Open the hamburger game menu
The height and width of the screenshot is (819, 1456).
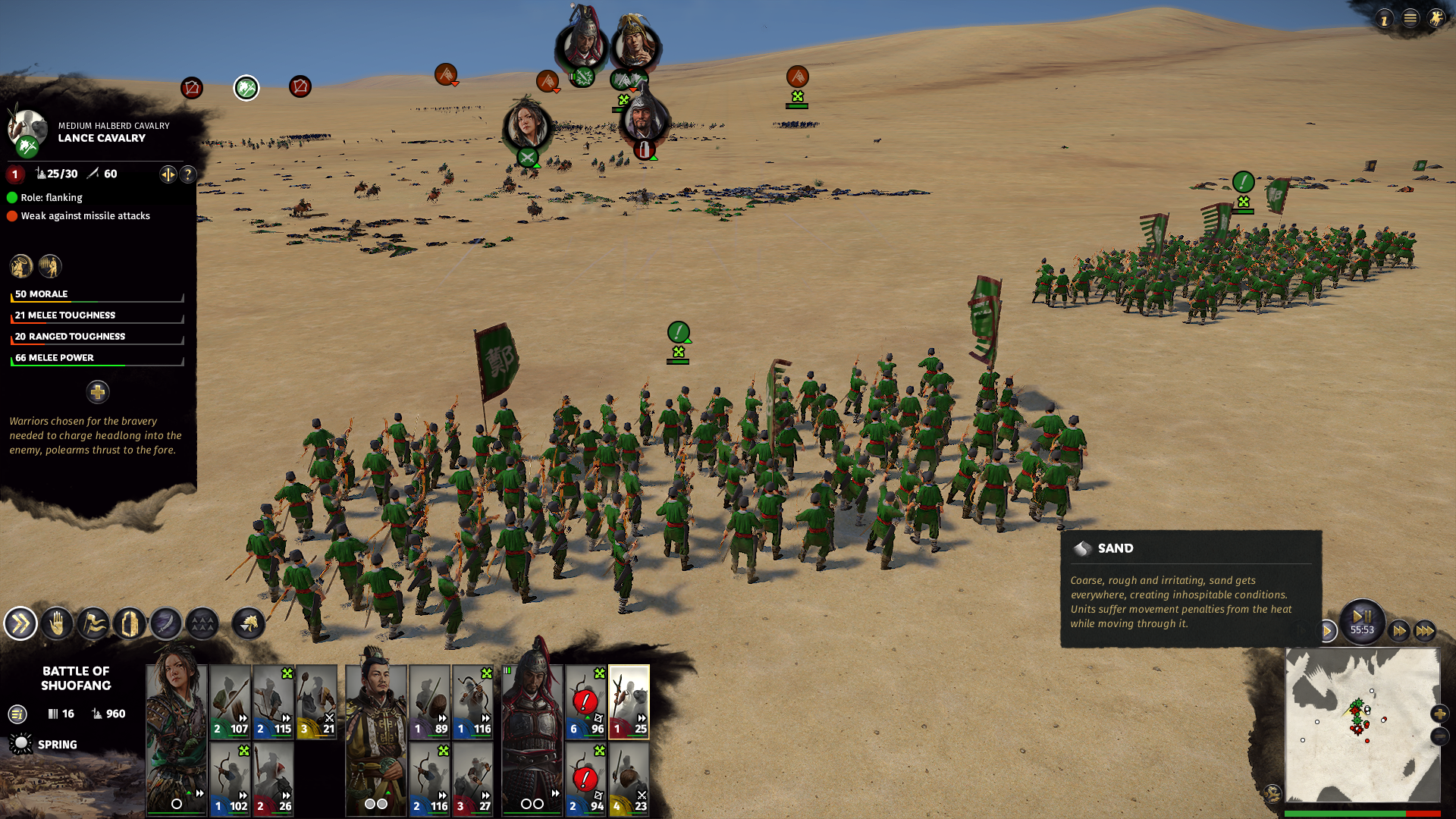[1410, 18]
